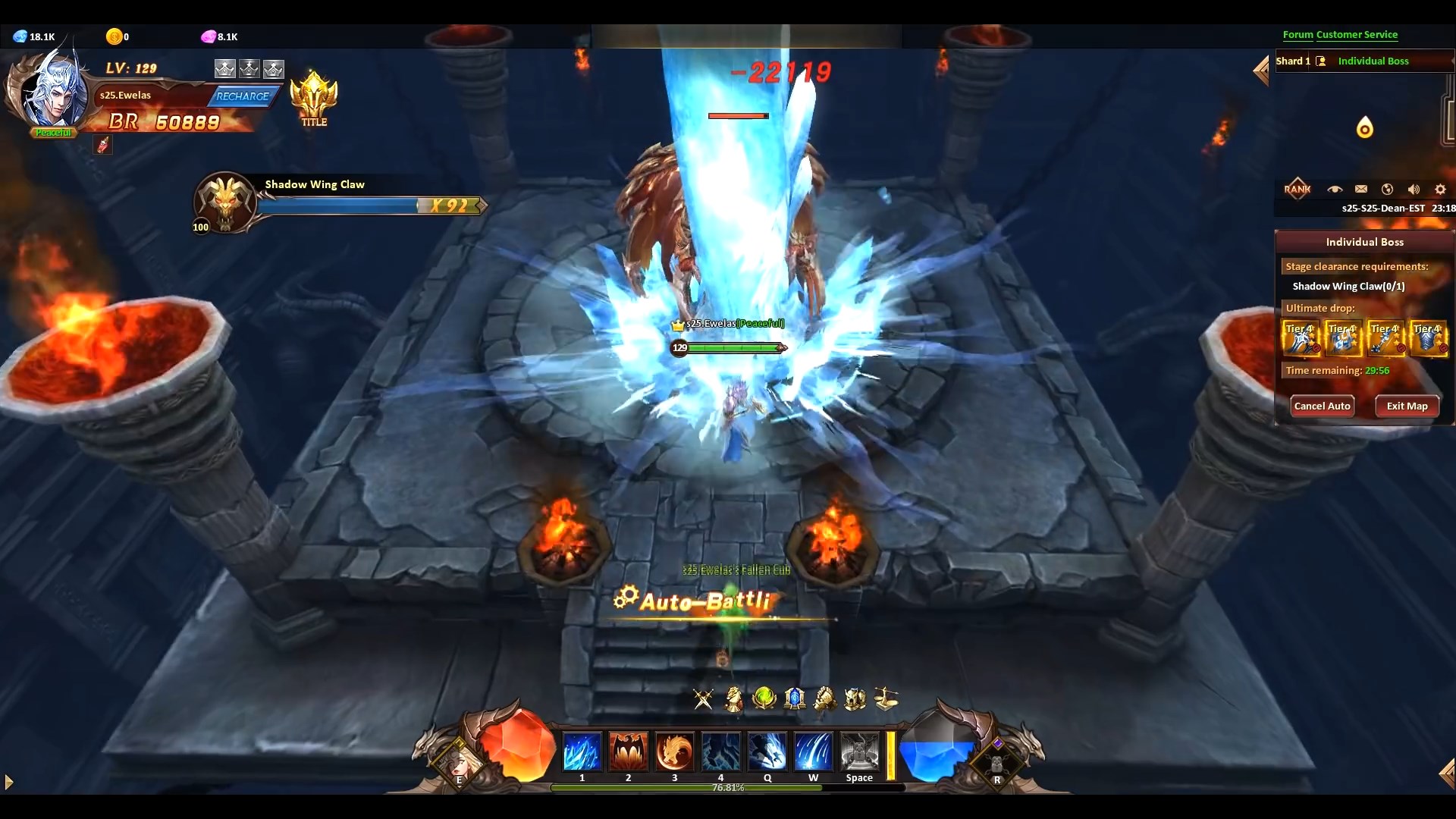Click the green orb icon above skill bar
This screenshot has width=1456, height=819.
pos(764,697)
